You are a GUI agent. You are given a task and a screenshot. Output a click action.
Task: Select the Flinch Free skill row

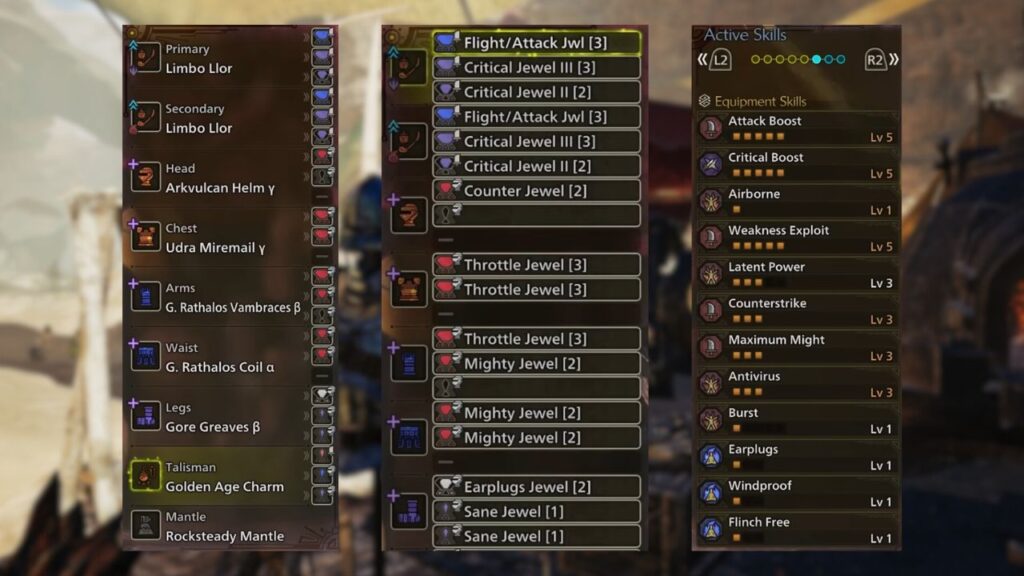(x=797, y=530)
